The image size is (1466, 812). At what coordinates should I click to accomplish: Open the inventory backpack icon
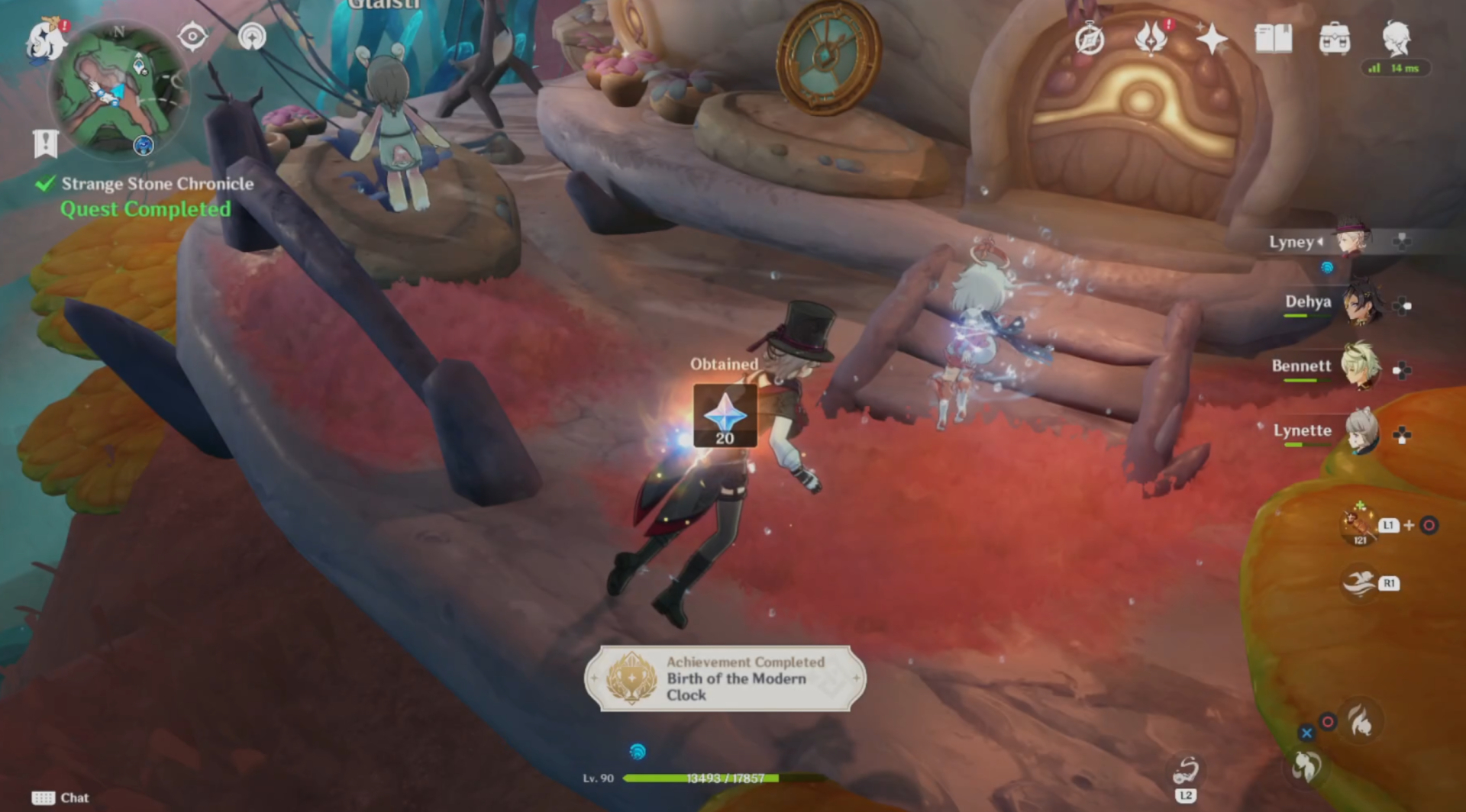[1335, 38]
